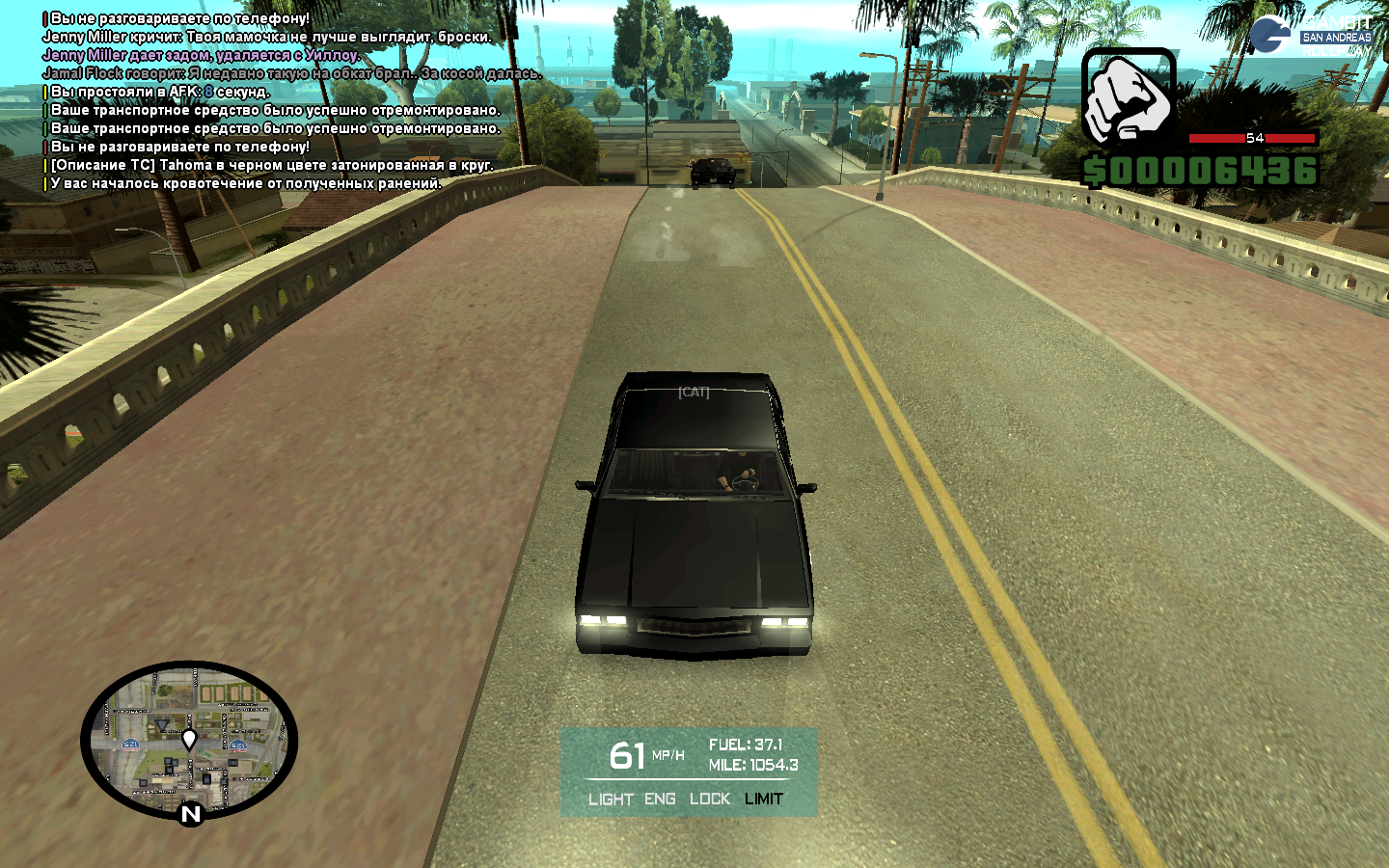
Task: Select the fist weapon icon
Action: (1128, 98)
